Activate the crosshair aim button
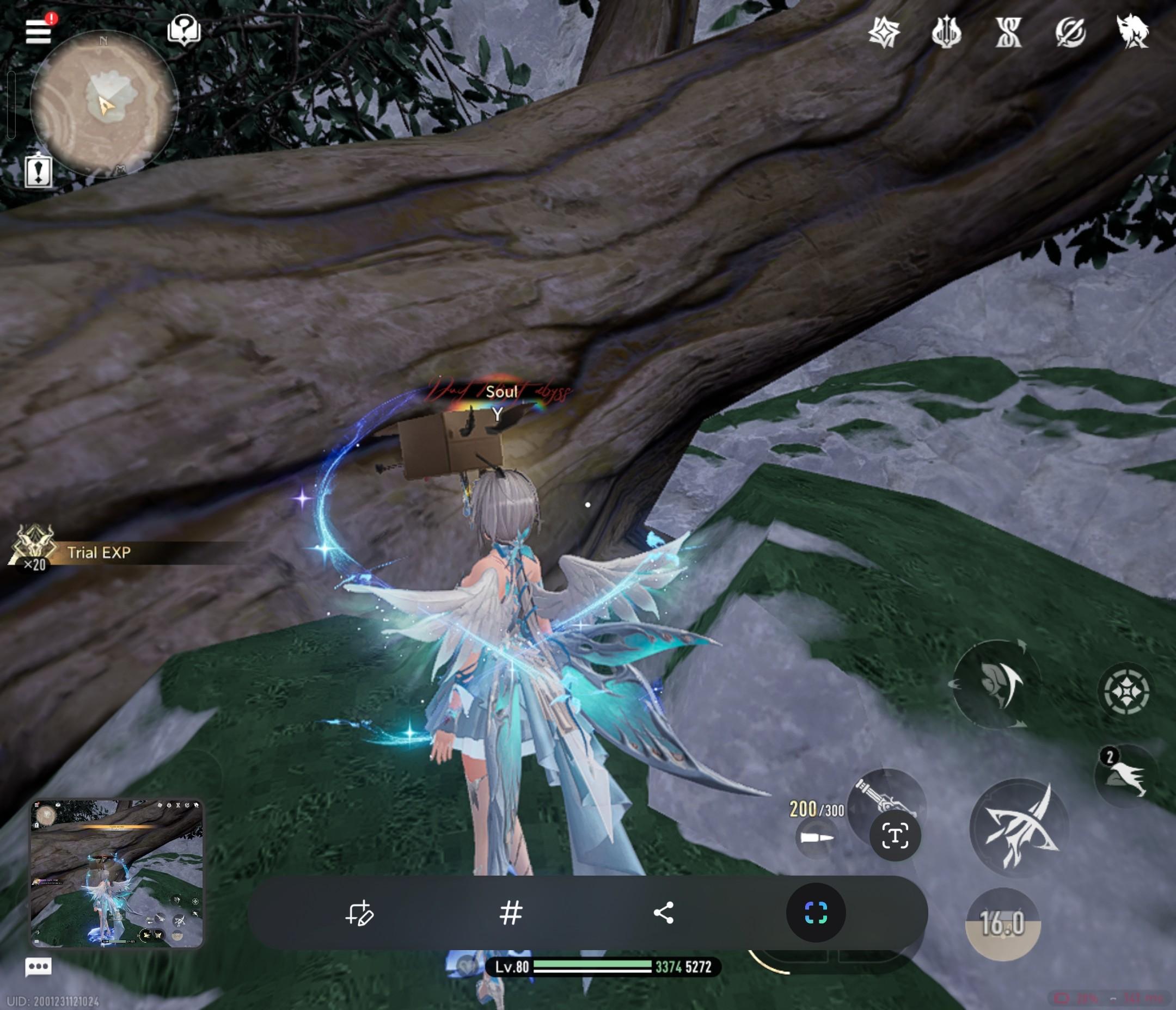This screenshot has height=1010, width=1176. pyautogui.click(x=1126, y=692)
